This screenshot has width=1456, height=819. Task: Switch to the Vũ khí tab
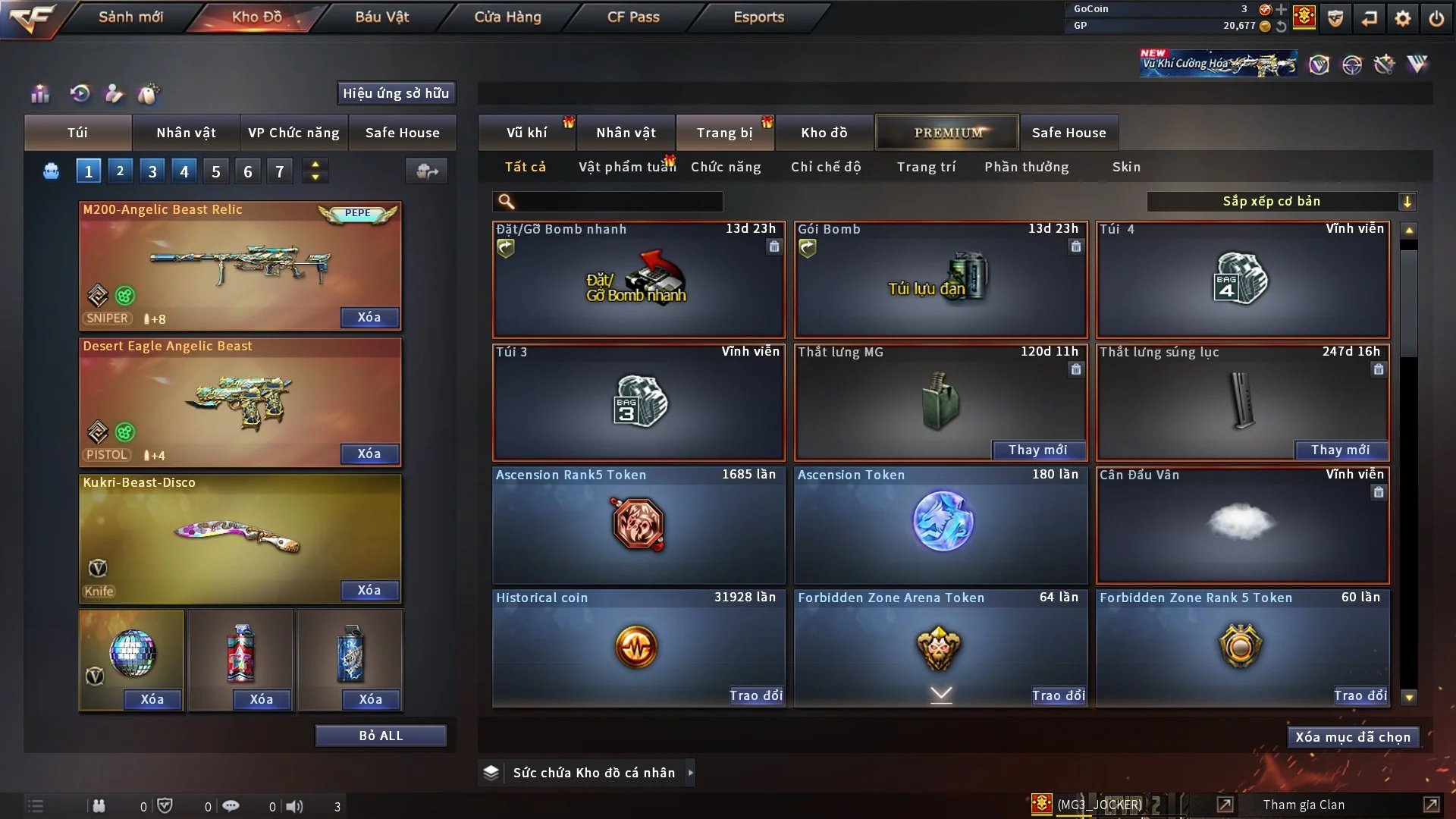(x=526, y=133)
